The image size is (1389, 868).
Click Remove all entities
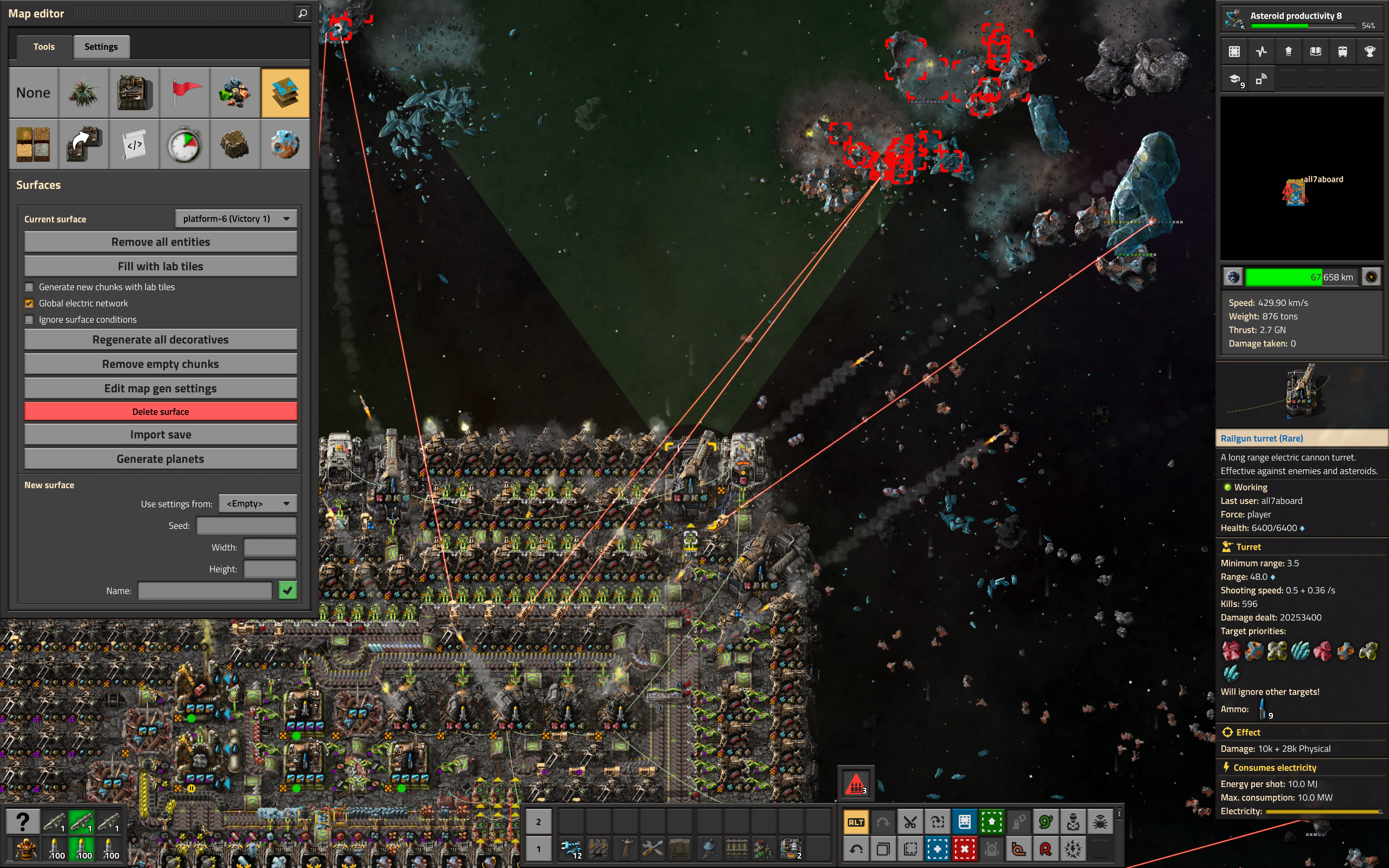coord(160,242)
